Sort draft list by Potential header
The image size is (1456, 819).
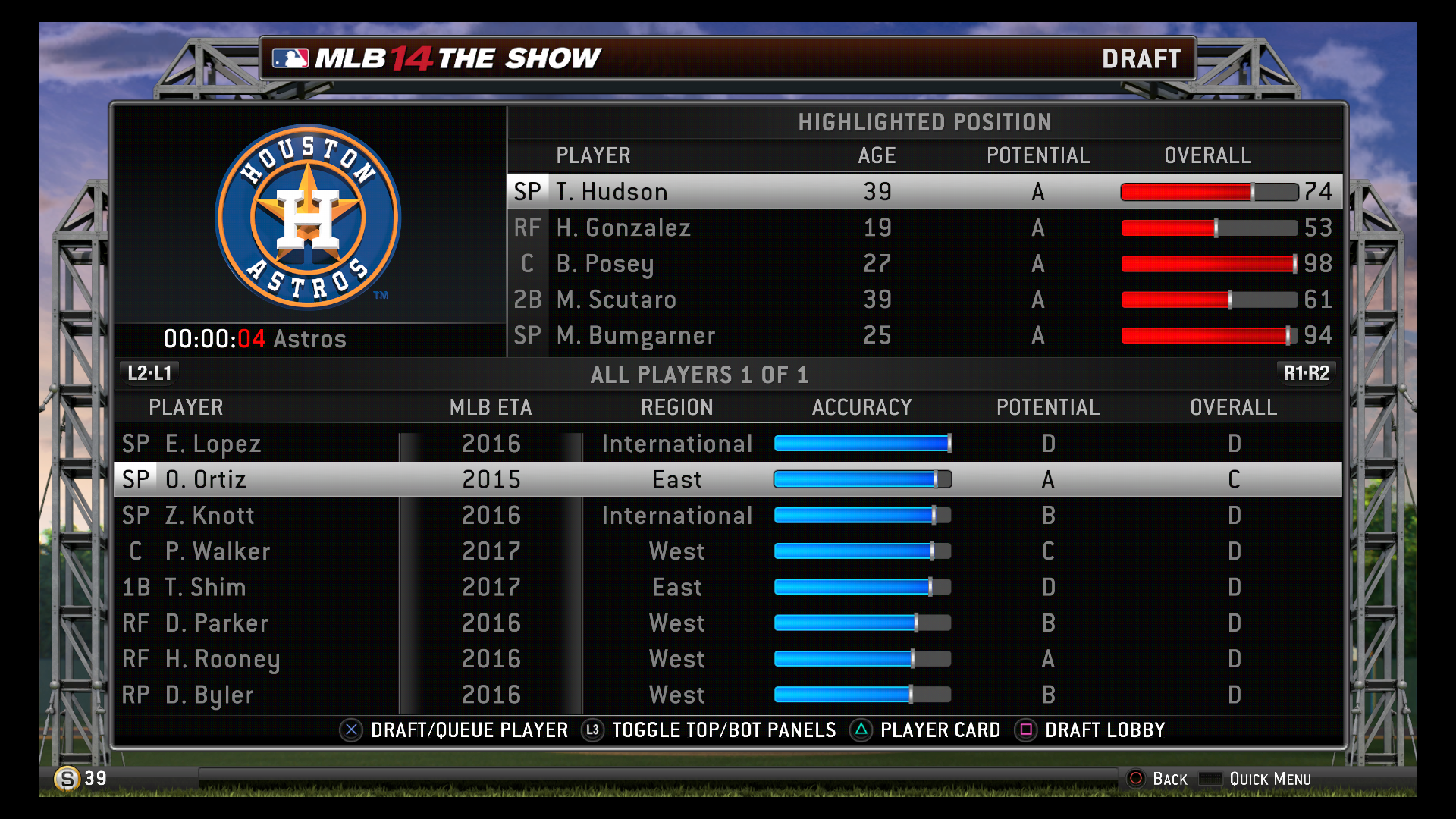click(x=1047, y=407)
